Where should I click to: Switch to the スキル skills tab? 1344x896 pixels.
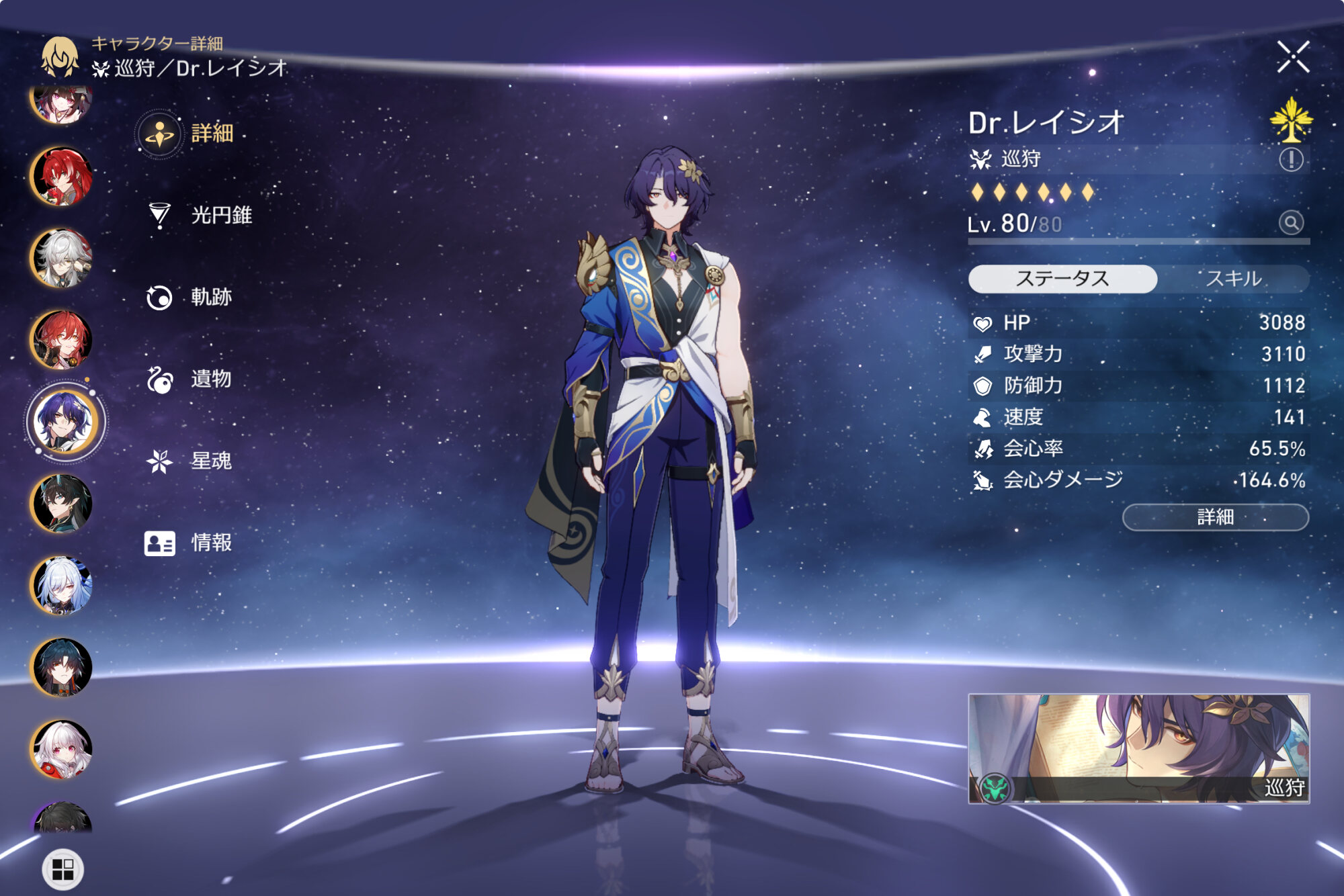pos(1234,279)
